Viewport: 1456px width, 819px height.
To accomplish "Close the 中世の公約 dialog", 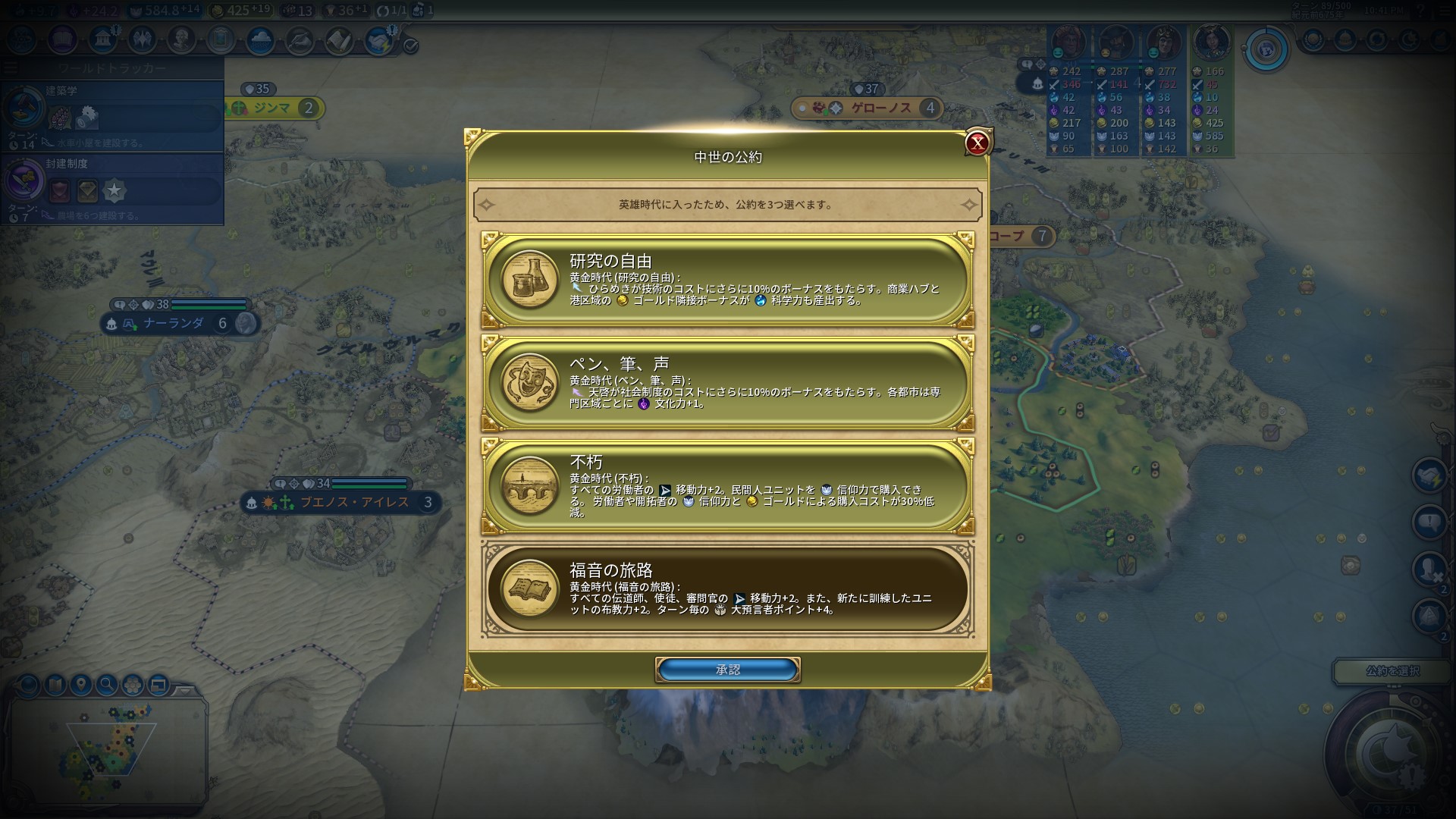I will point(977,143).
